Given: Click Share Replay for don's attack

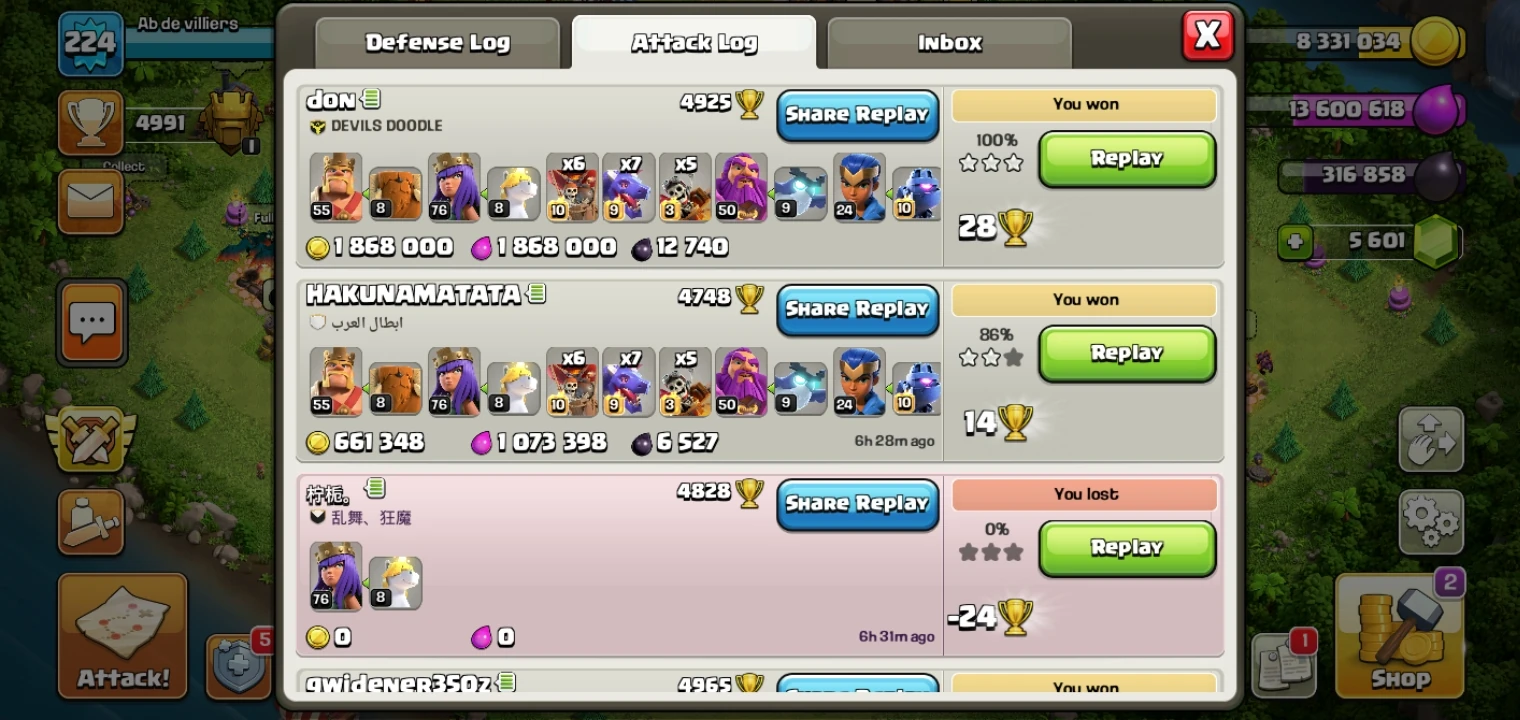Looking at the screenshot, I should 857,114.
